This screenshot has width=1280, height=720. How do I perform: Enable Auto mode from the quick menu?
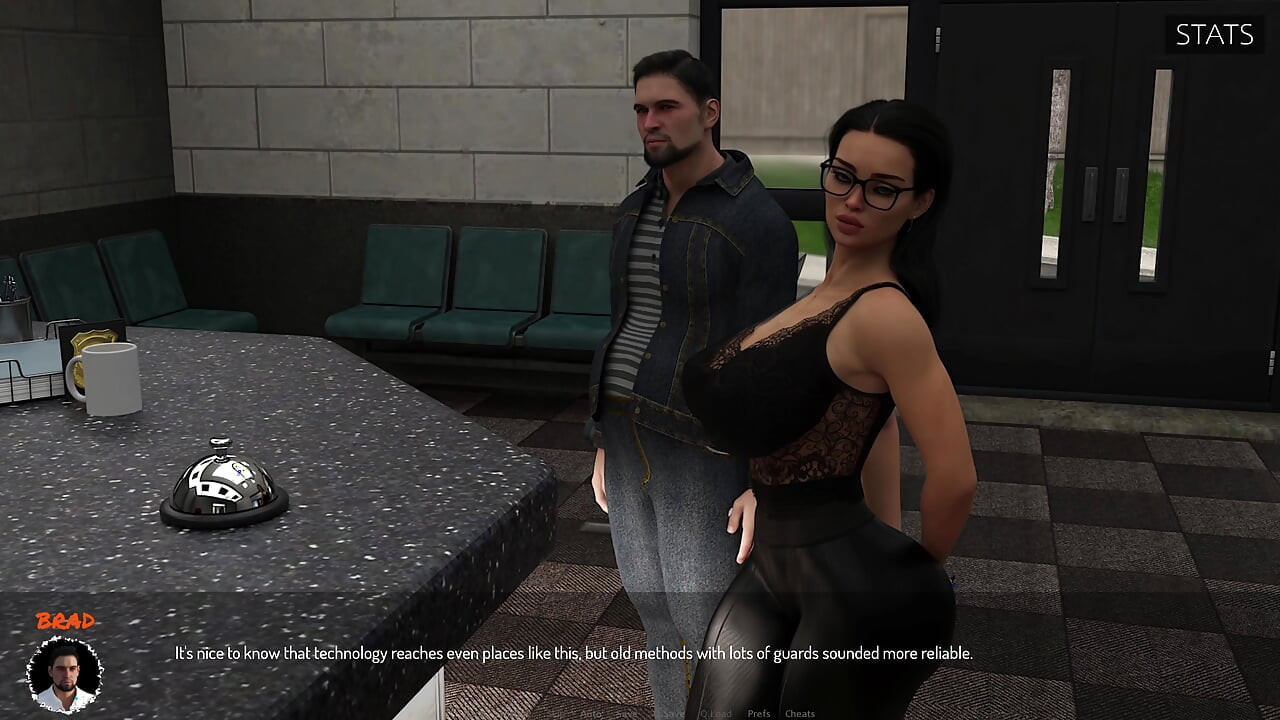[591, 713]
